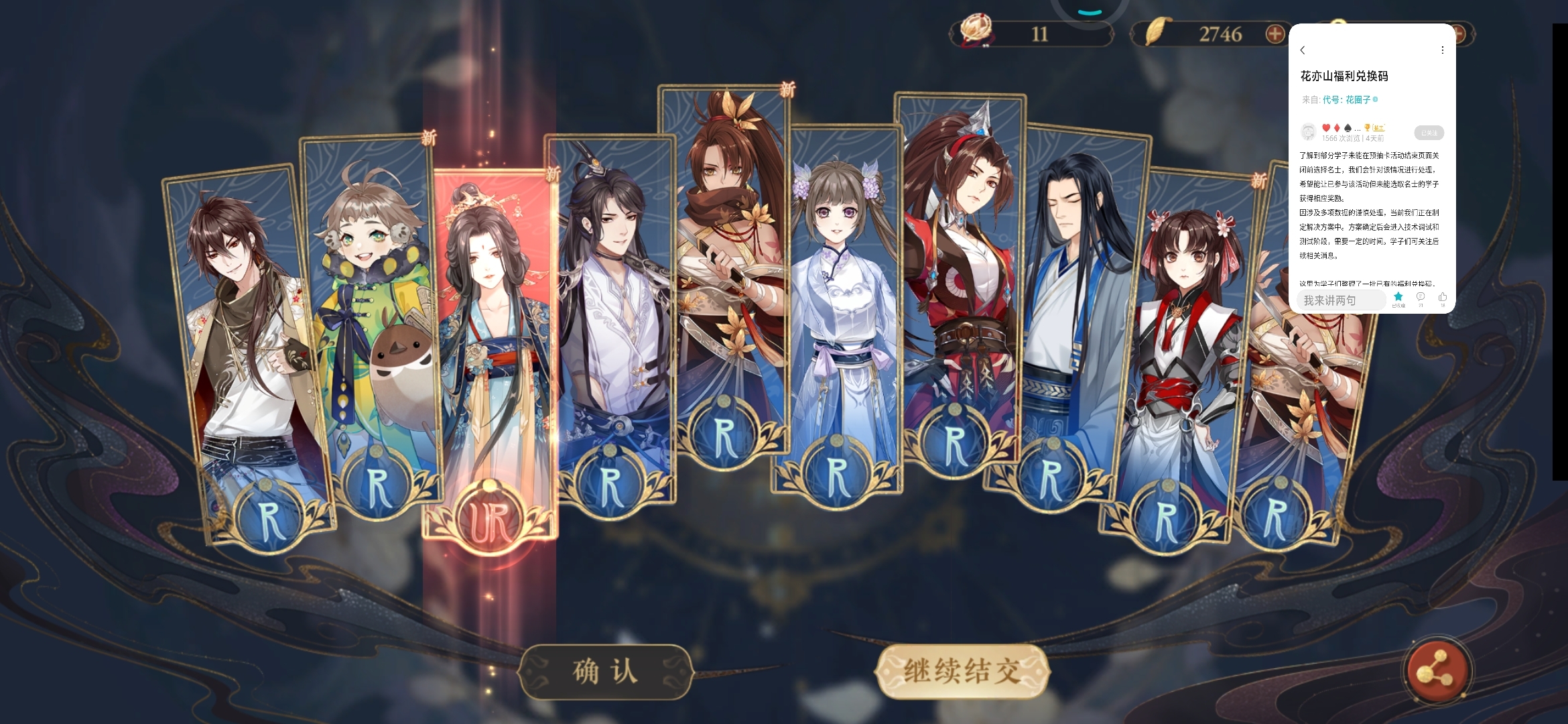1568x724 pixels.
Task: Tap the back arrow in the post panel
Action: [x=1302, y=49]
